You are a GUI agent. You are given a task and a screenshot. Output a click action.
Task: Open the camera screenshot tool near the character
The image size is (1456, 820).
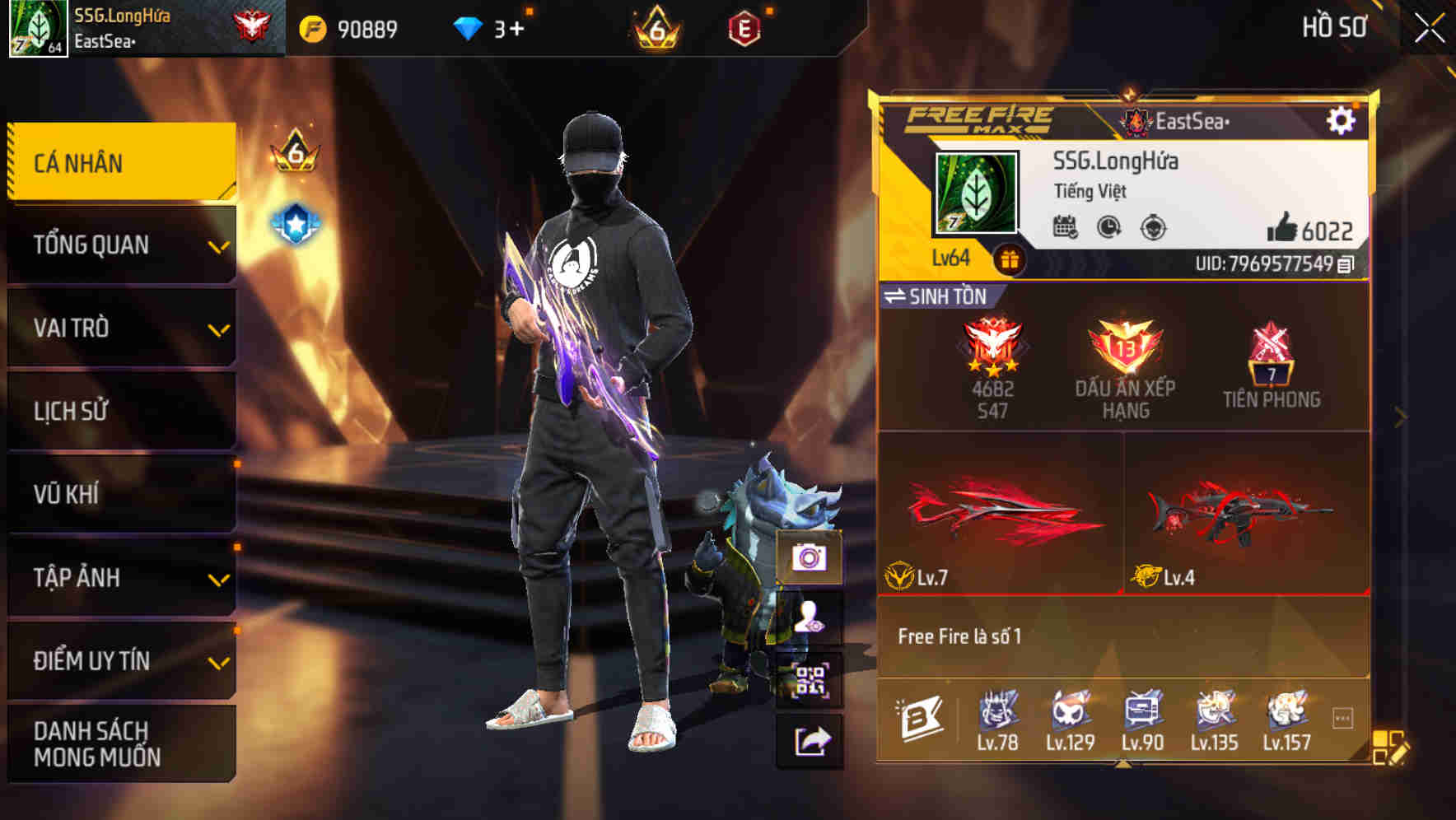coord(810,558)
